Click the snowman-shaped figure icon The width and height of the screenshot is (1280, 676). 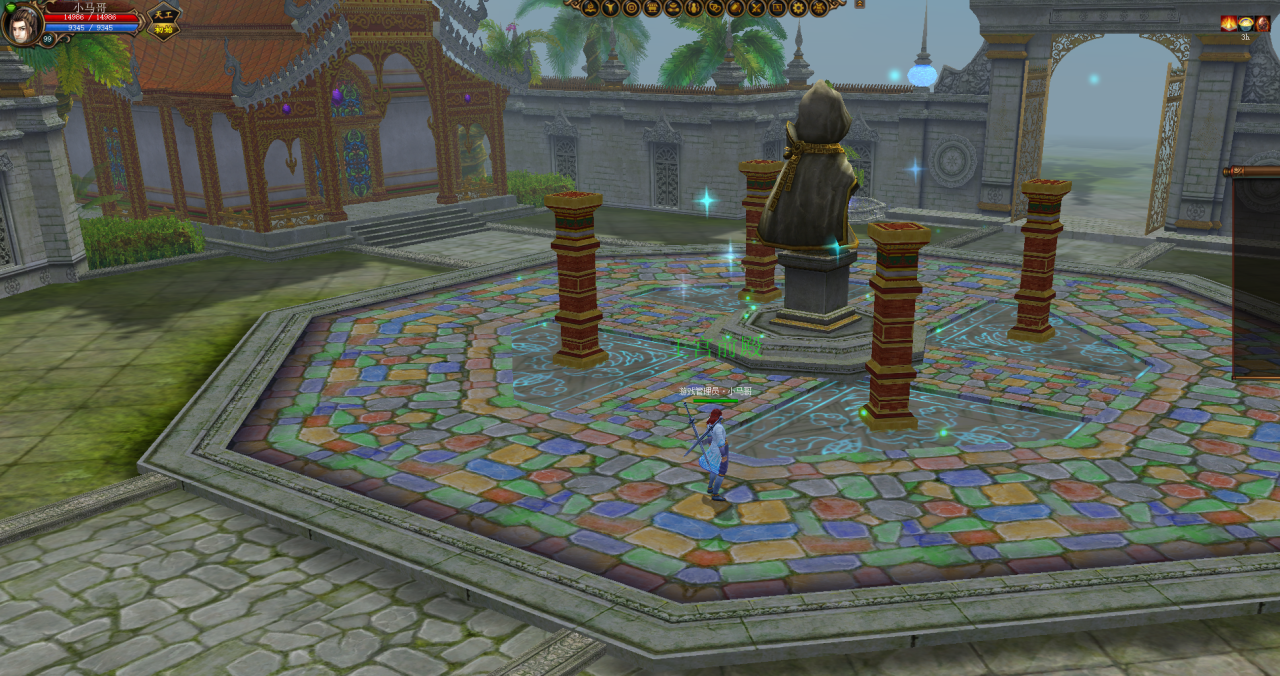pos(694,8)
